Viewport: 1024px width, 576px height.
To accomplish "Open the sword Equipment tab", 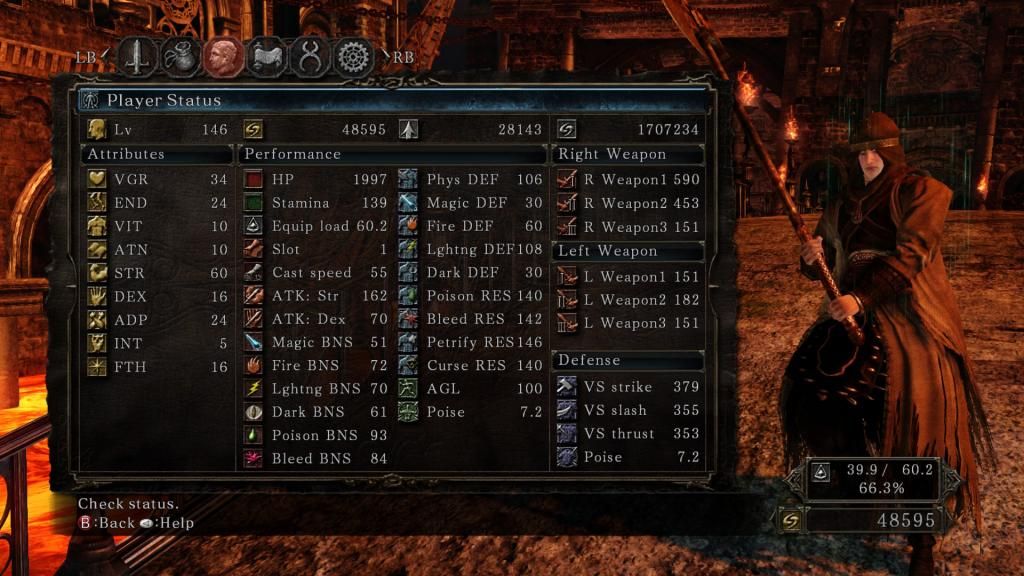I will [x=138, y=57].
